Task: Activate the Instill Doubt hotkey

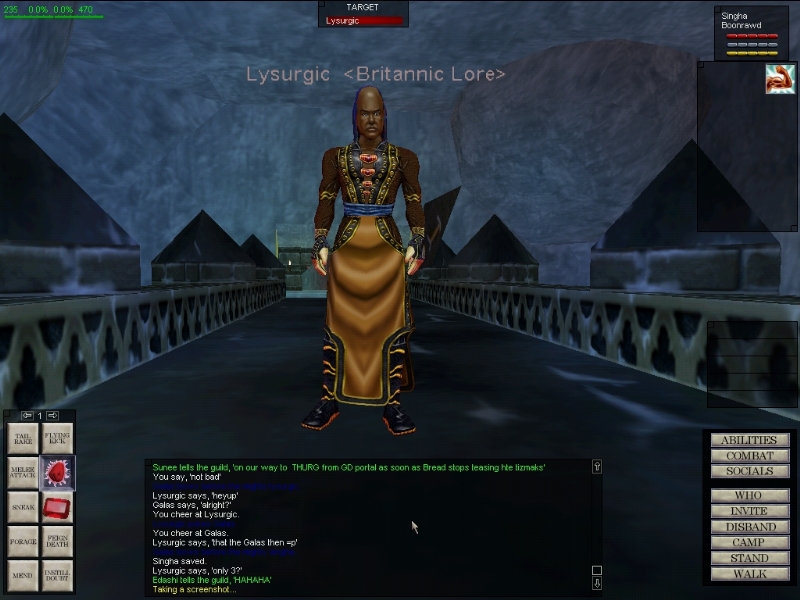Action: point(57,575)
